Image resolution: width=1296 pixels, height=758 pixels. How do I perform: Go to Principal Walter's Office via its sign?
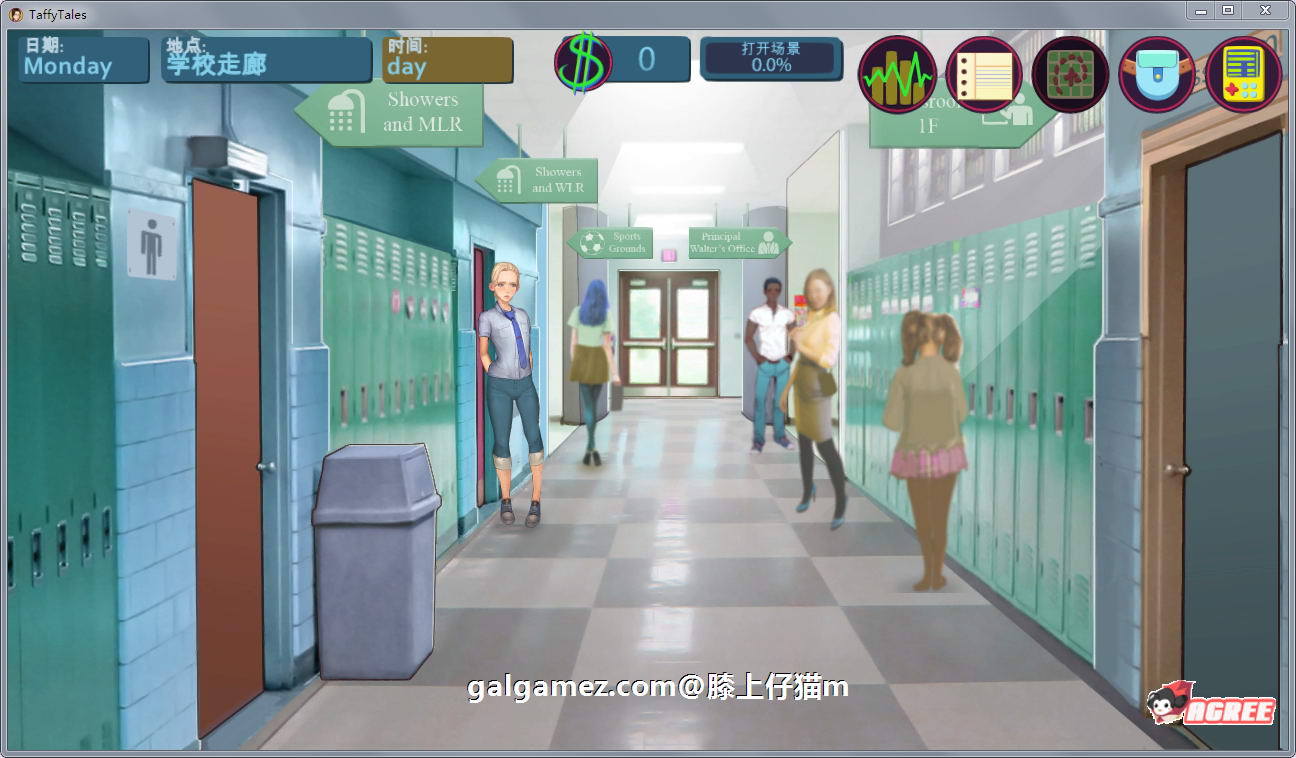(x=736, y=241)
